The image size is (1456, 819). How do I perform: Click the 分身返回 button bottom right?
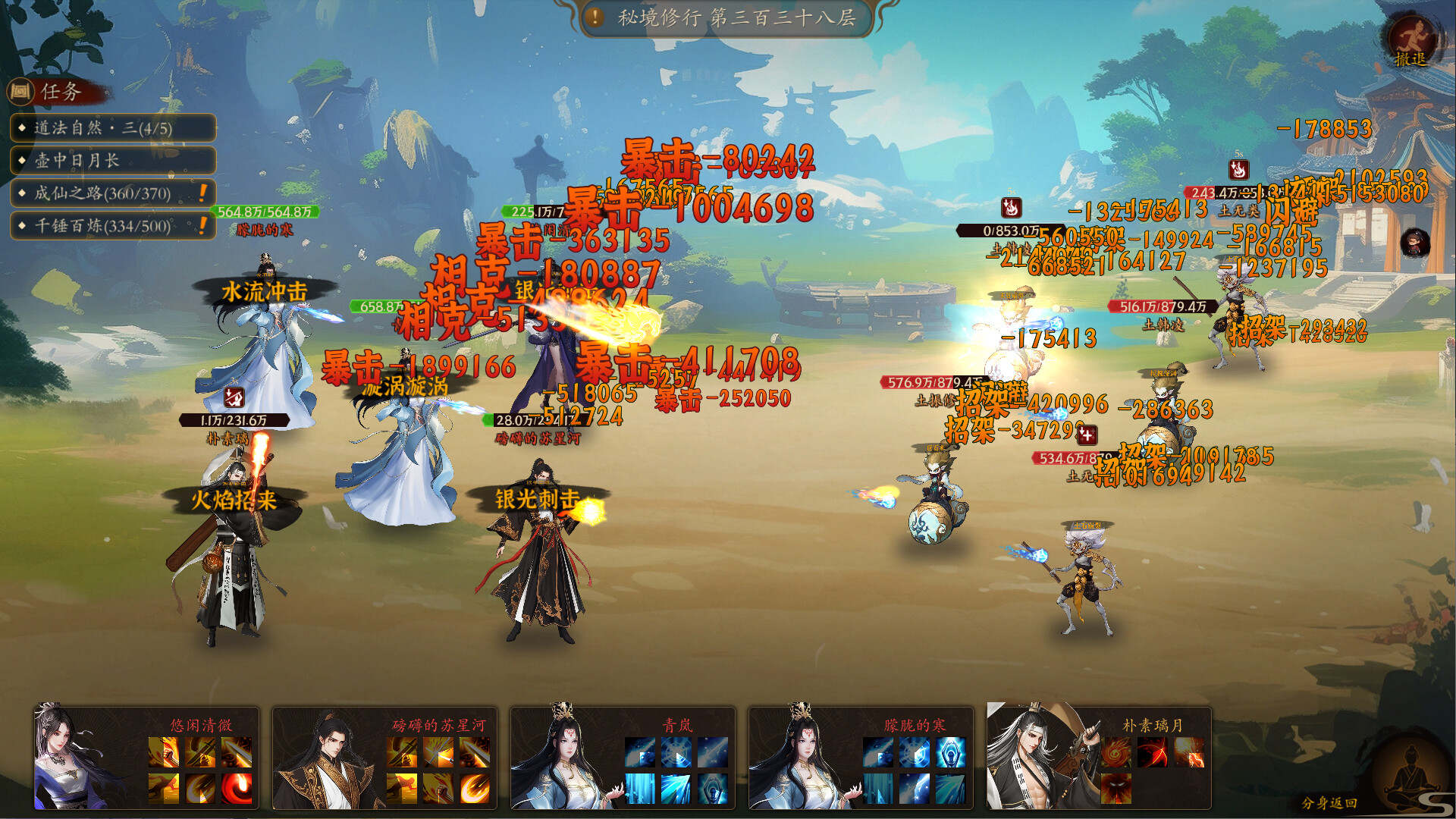[x=1330, y=802]
